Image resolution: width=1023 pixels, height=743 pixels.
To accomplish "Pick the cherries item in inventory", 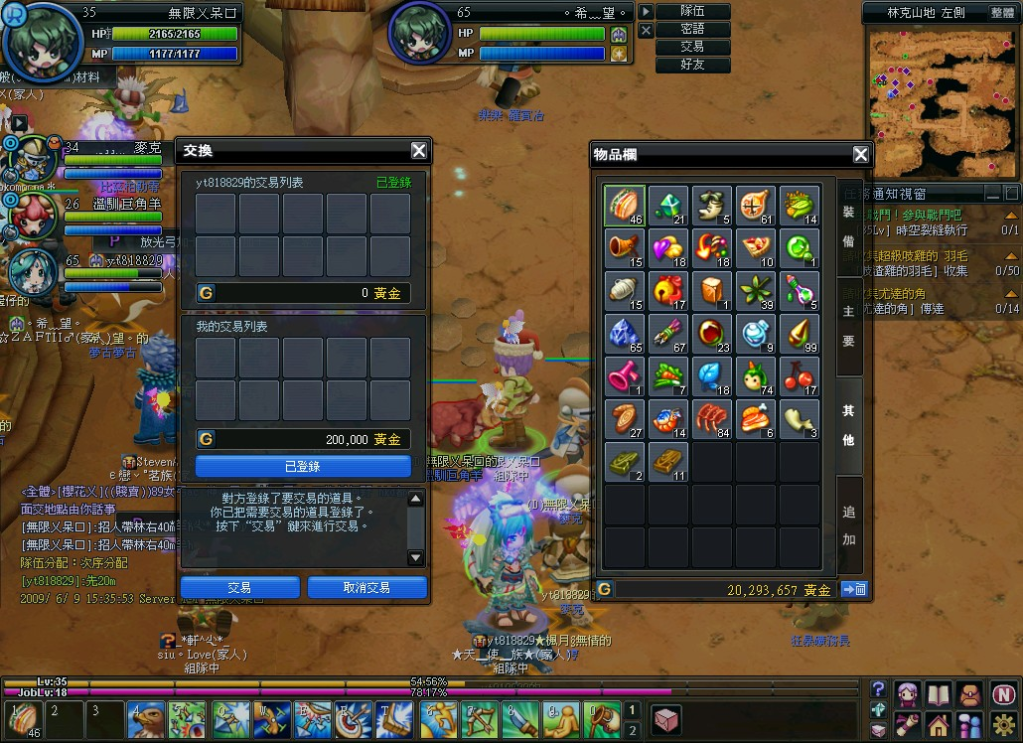I will click(x=800, y=377).
